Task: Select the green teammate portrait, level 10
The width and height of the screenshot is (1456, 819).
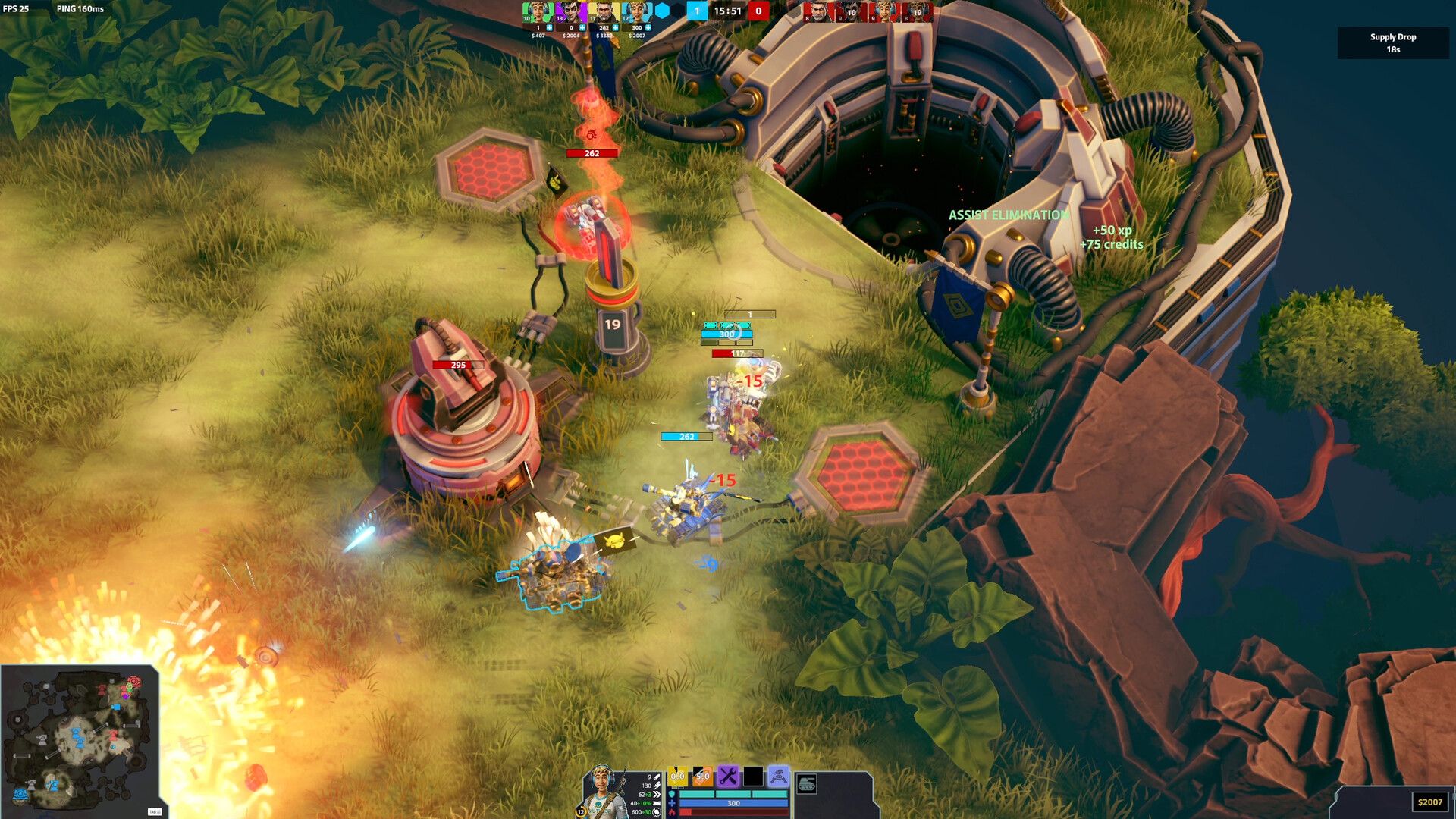Action: click(537, 12)
